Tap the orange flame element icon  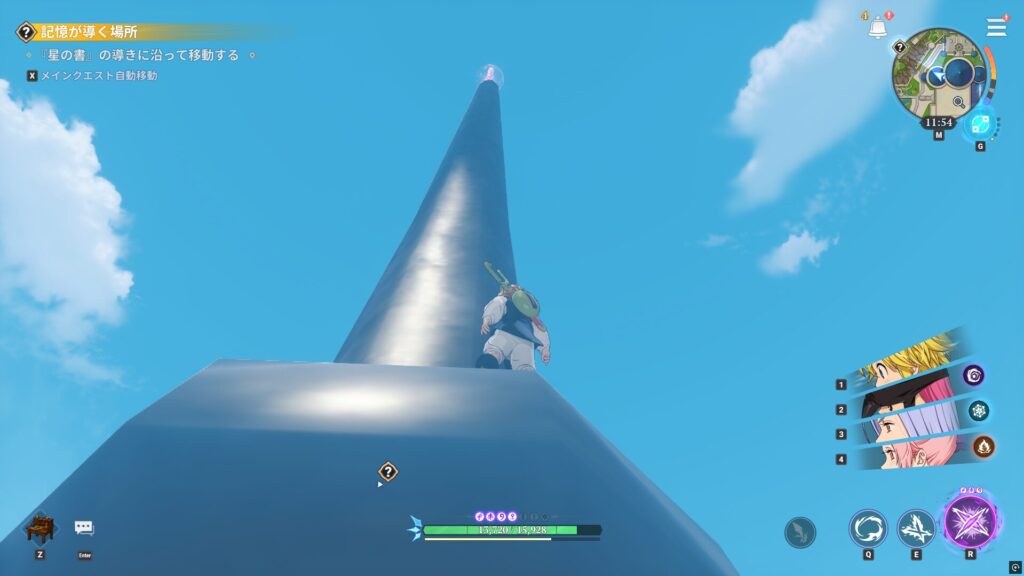(983, 446)
